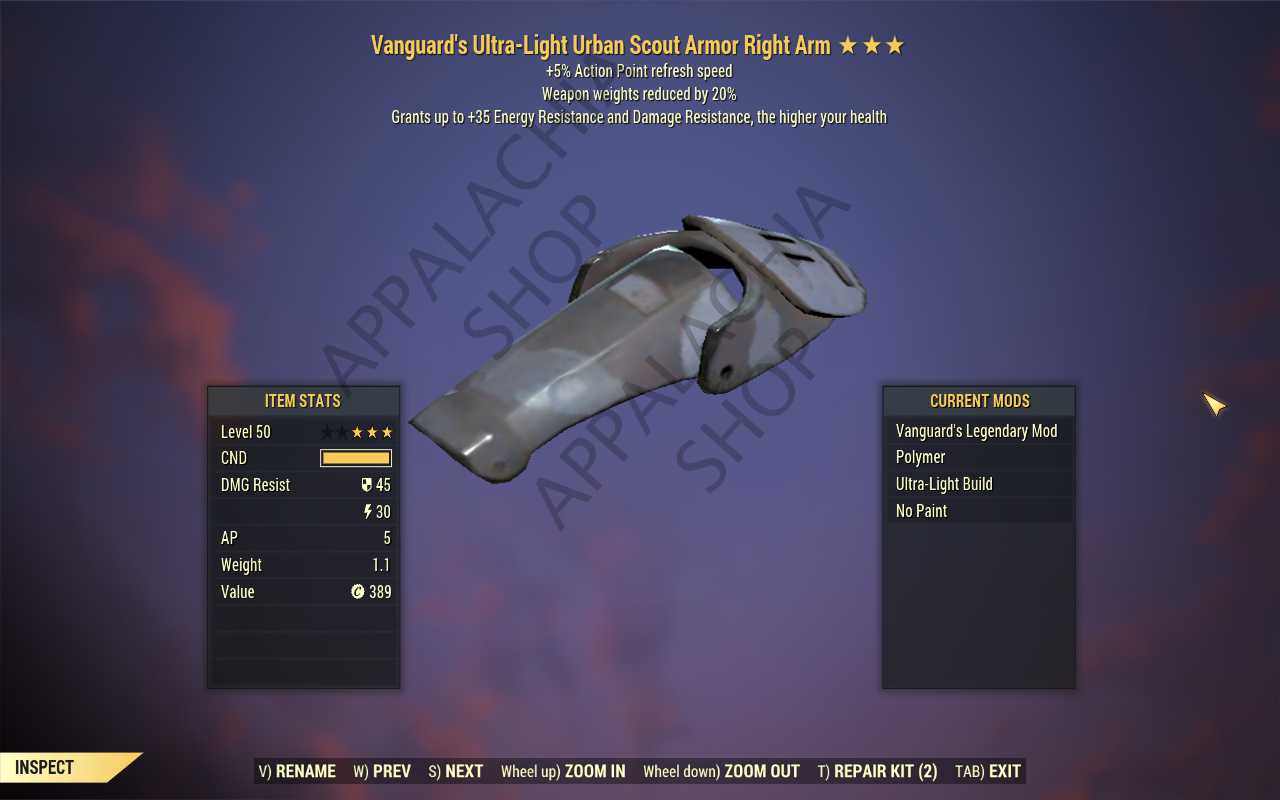Select the three gold stars in the item title
The height and width of the screenshot is (800, 1280).
[x=874, y=45]
